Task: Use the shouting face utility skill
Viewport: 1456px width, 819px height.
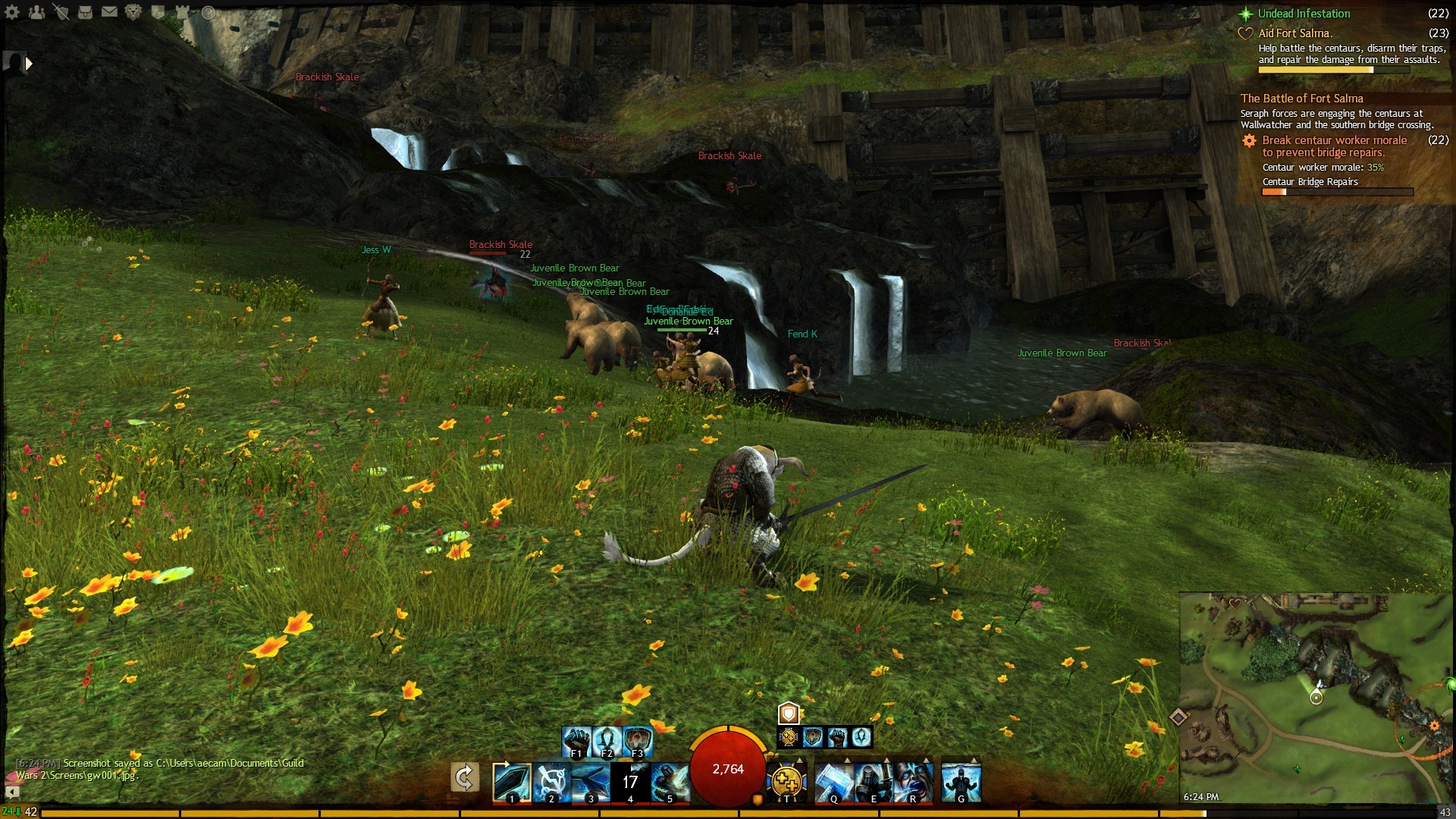Action: (913, 782)
